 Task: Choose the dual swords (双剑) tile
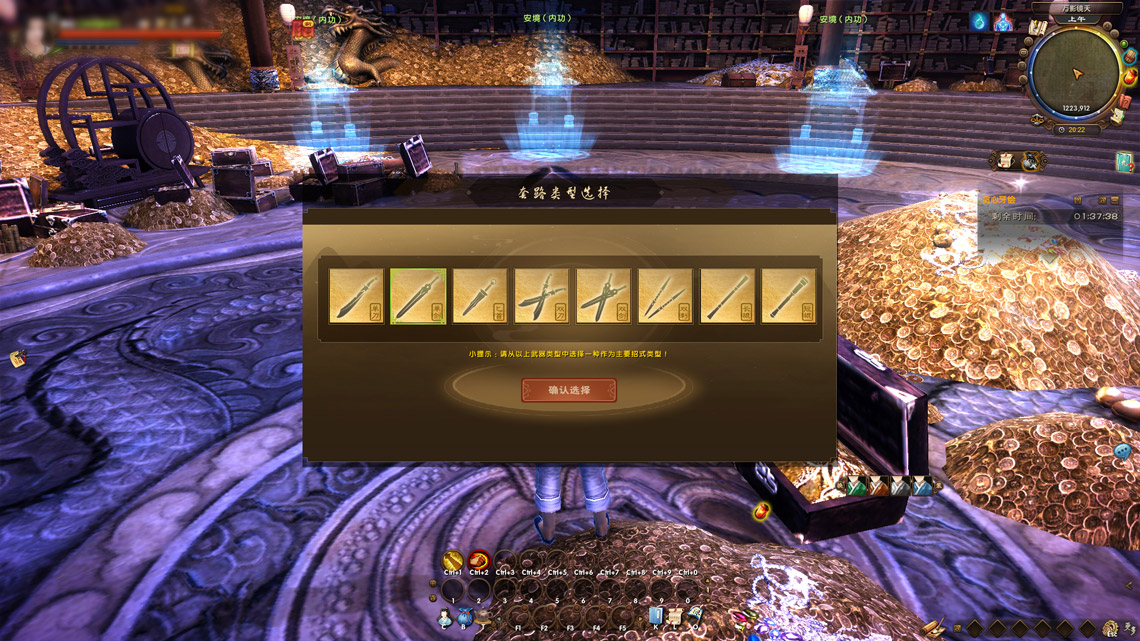(x=603, y=296)
